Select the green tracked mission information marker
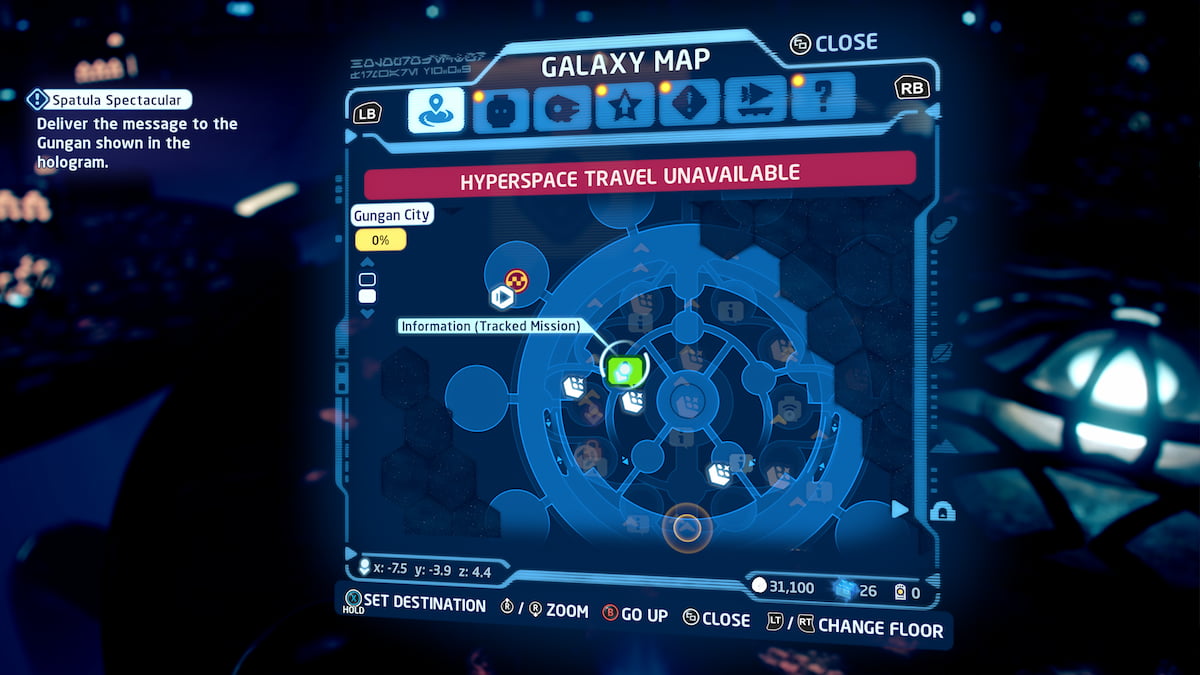 click(x=624, y=371)
